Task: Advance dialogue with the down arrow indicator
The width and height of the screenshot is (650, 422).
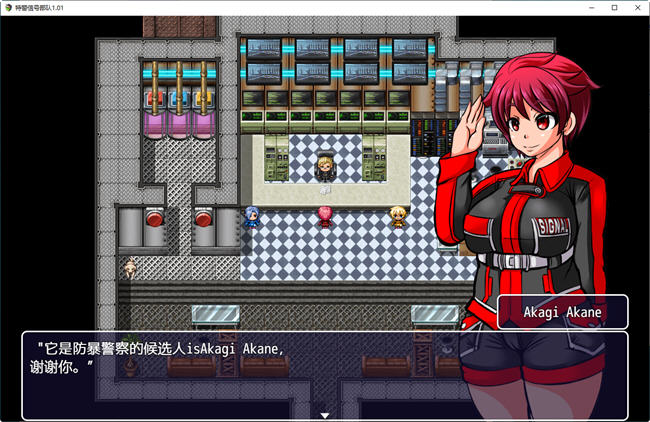Action: point(325,414)
